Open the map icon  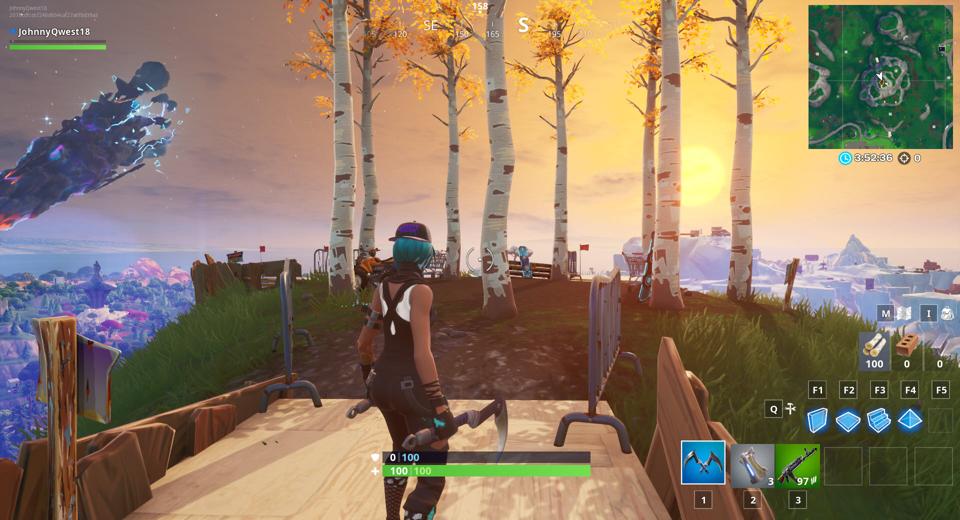[905, 313]
